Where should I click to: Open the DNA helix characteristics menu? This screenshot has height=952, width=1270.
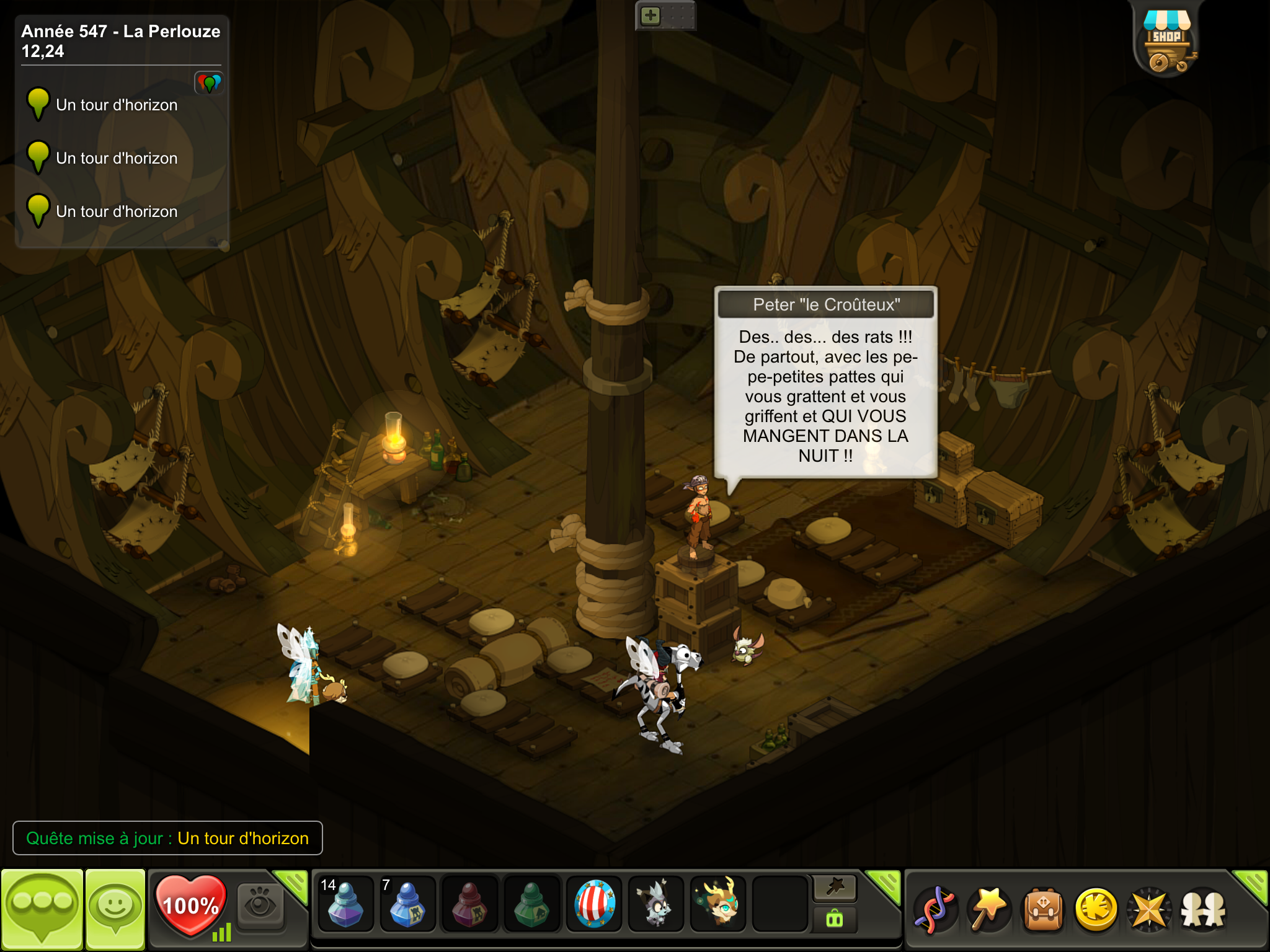[935, 910]
